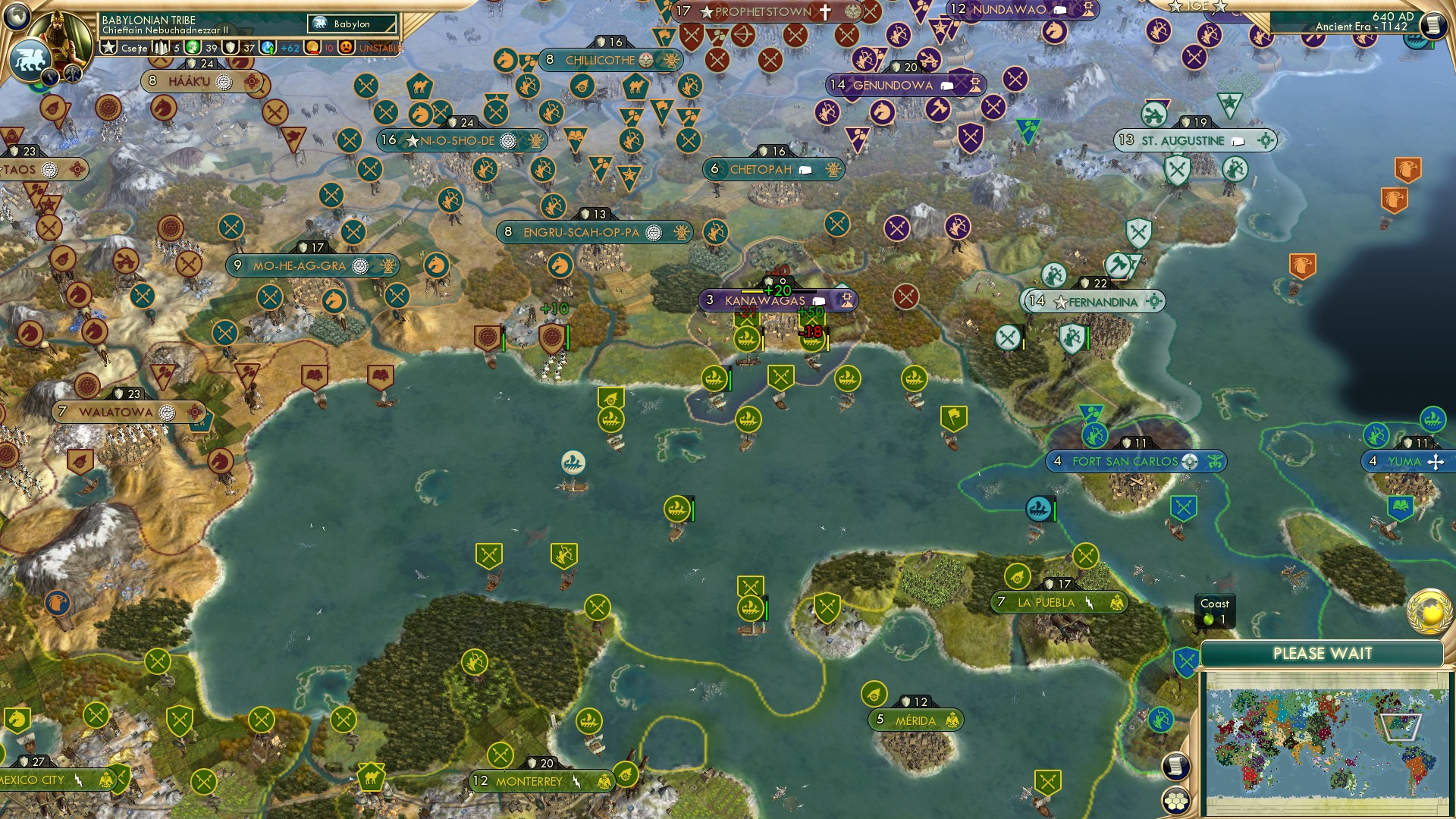Open the gold treasury icon in status bar

pyautogui.click(x=311, y=49)
